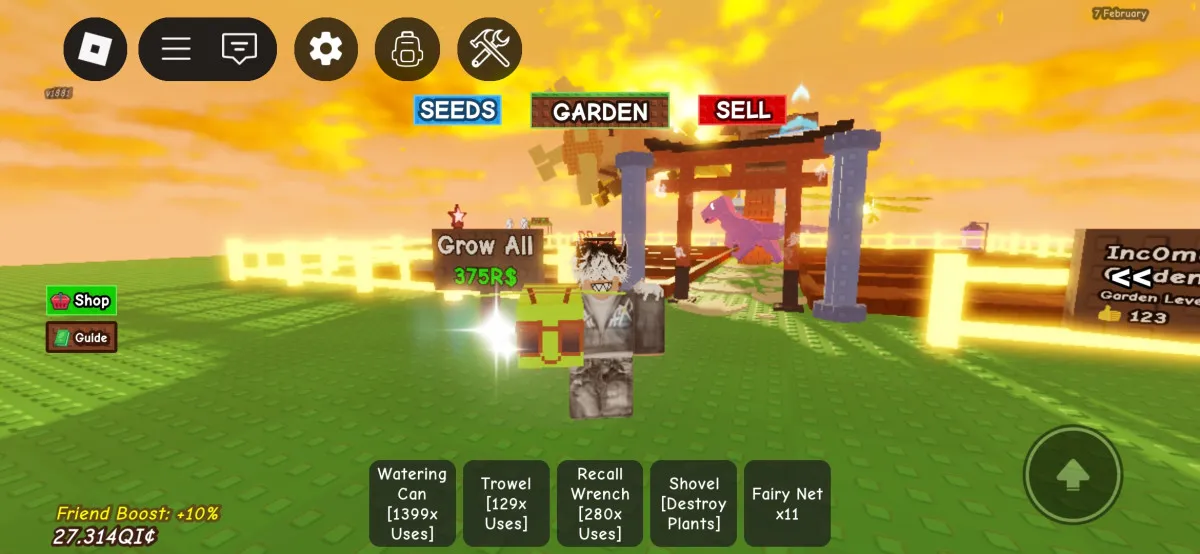The height and width of the screenshot is (554, 1200).
Task: Teleport with the SEEDS button
Action: tap(457, 110)
